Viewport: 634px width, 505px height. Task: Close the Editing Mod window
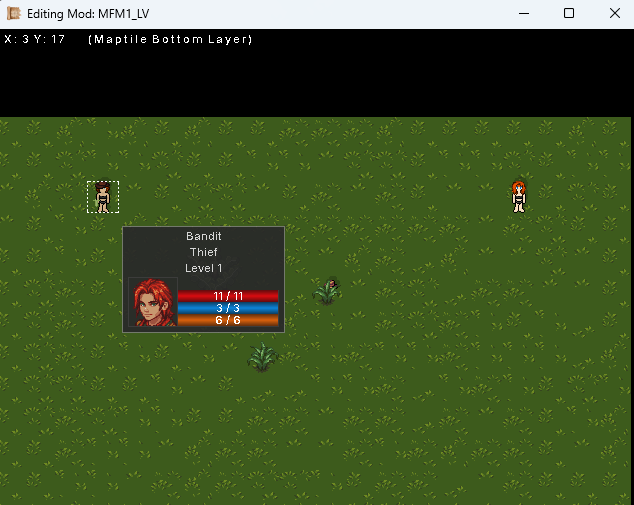[x=614, y=14]
